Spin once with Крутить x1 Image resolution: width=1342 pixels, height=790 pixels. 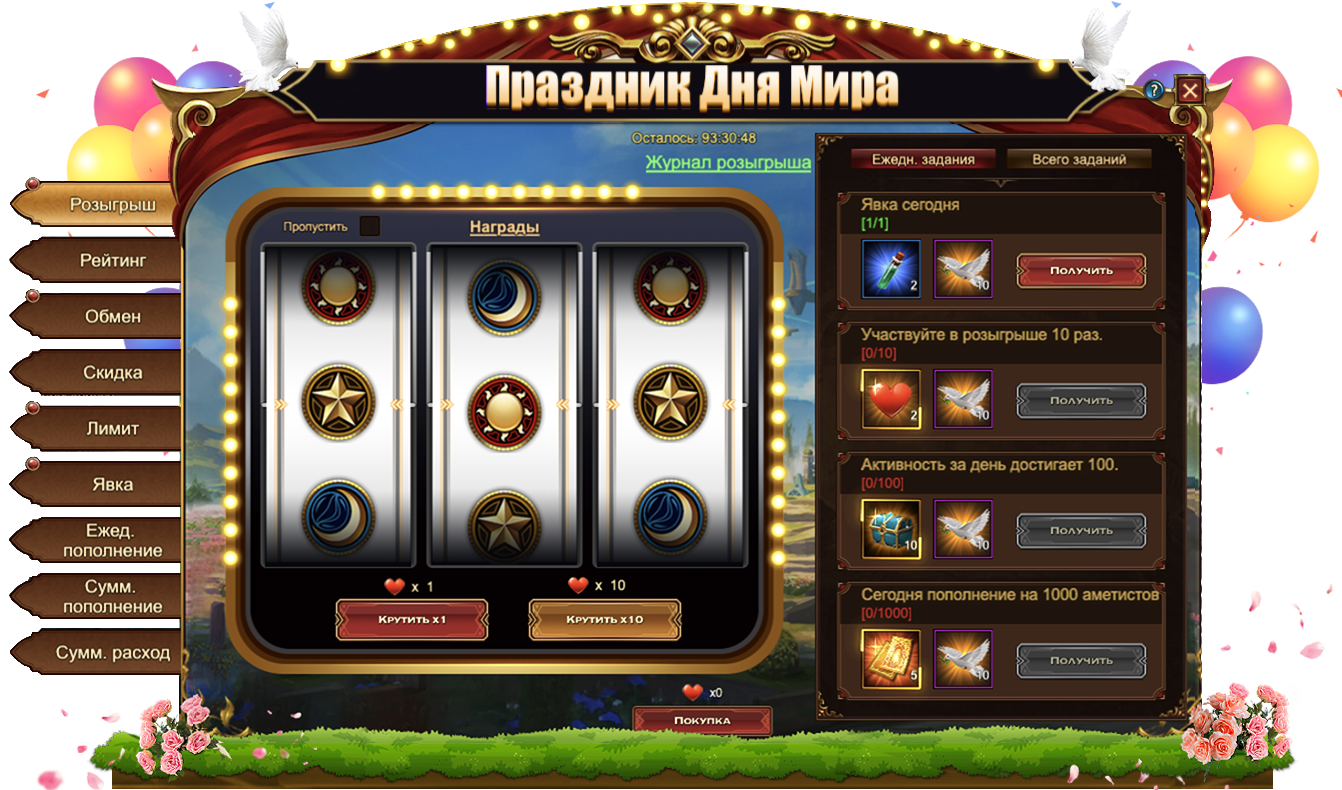(411, 620)
